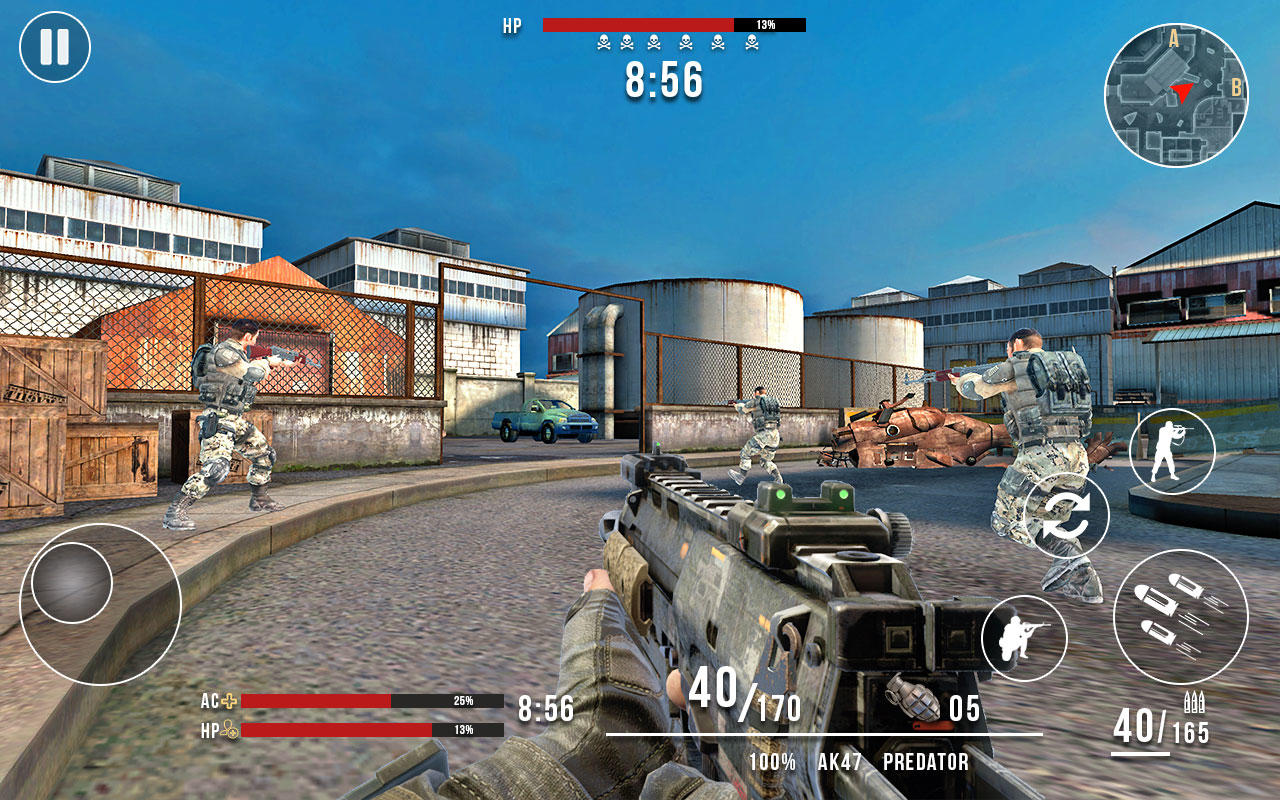Image resolution: width=1280 pixels, height=800 pixels.
Task: Pause the game
Action: 57,45
